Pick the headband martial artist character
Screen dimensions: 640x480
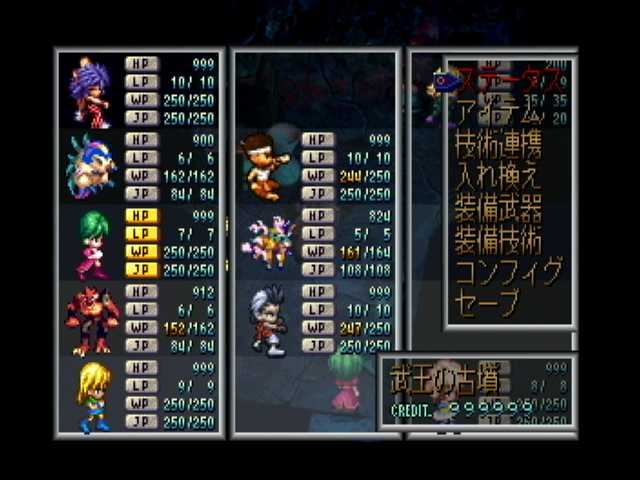(x=263, y=166)
